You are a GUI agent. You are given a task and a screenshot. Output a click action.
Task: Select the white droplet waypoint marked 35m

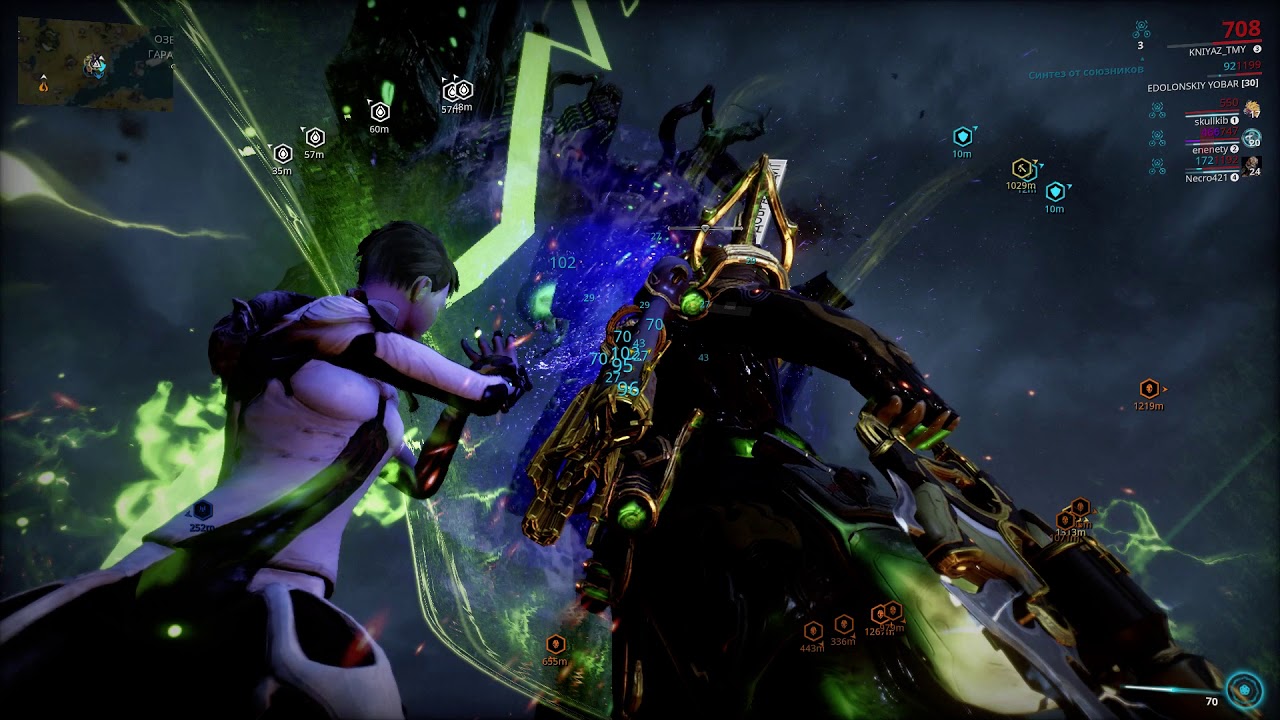pyautogui.click(x=282, y=153)
